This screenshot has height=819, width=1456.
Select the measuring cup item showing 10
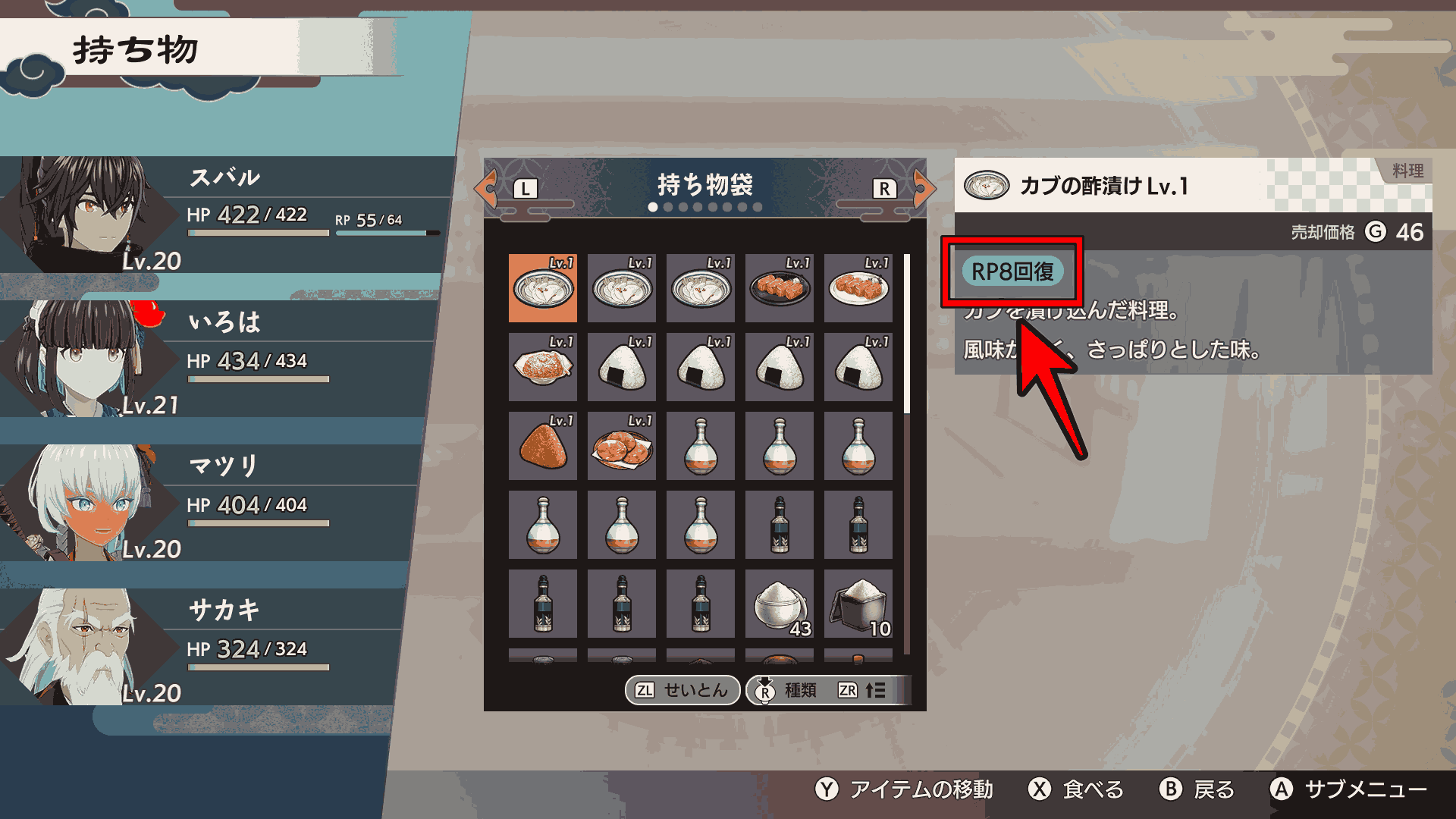[858, 604]
